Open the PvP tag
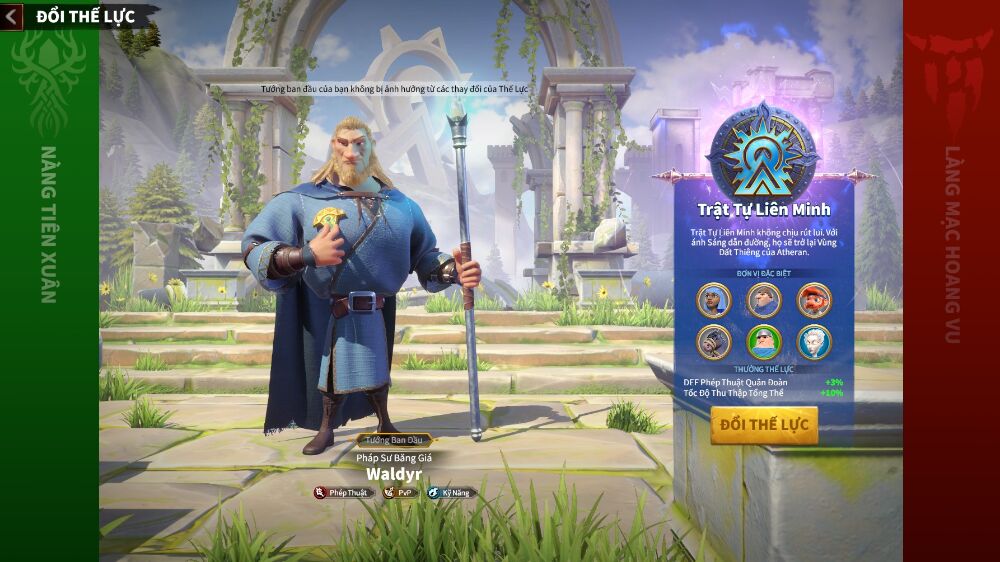This screenshot has height=562, width=1000. click(x=401, y=492)
